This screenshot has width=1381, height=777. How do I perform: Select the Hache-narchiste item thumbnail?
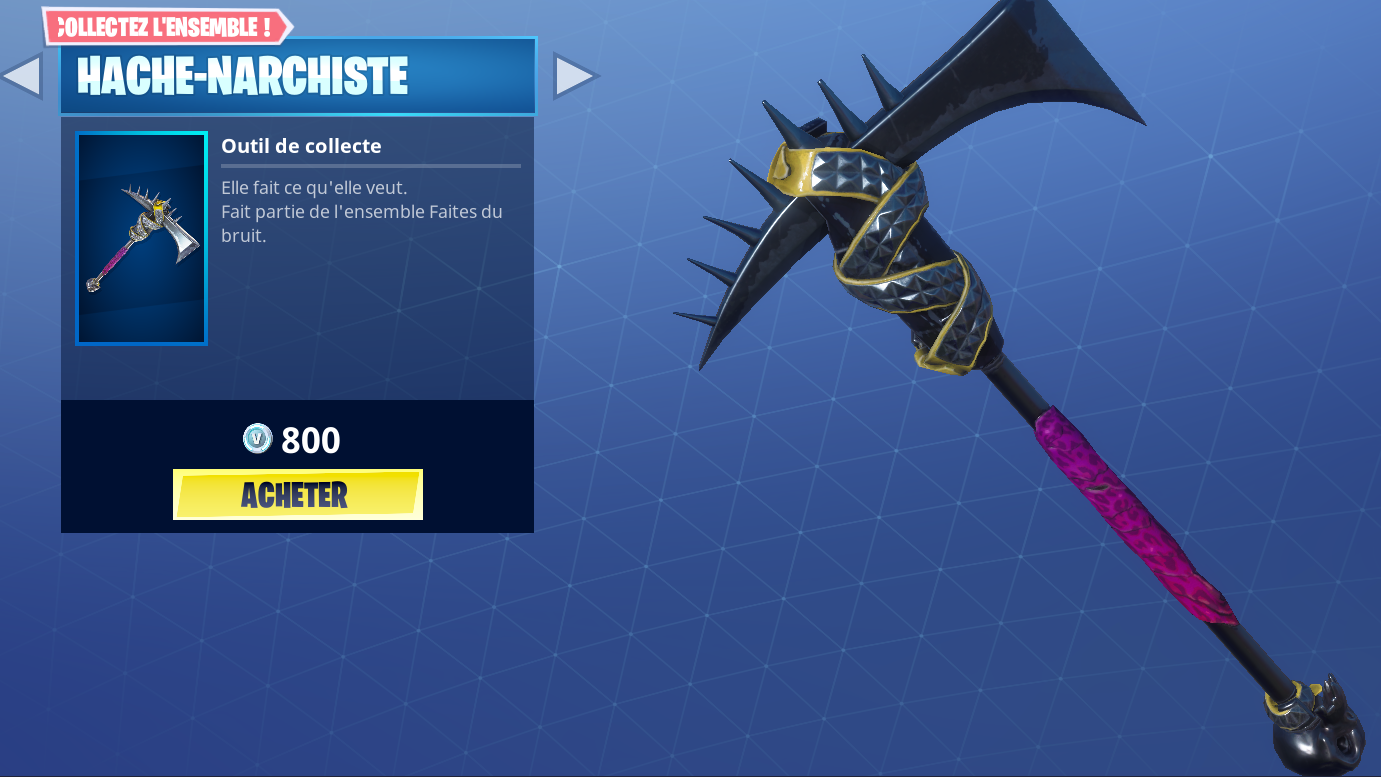[x=141, y=238]
